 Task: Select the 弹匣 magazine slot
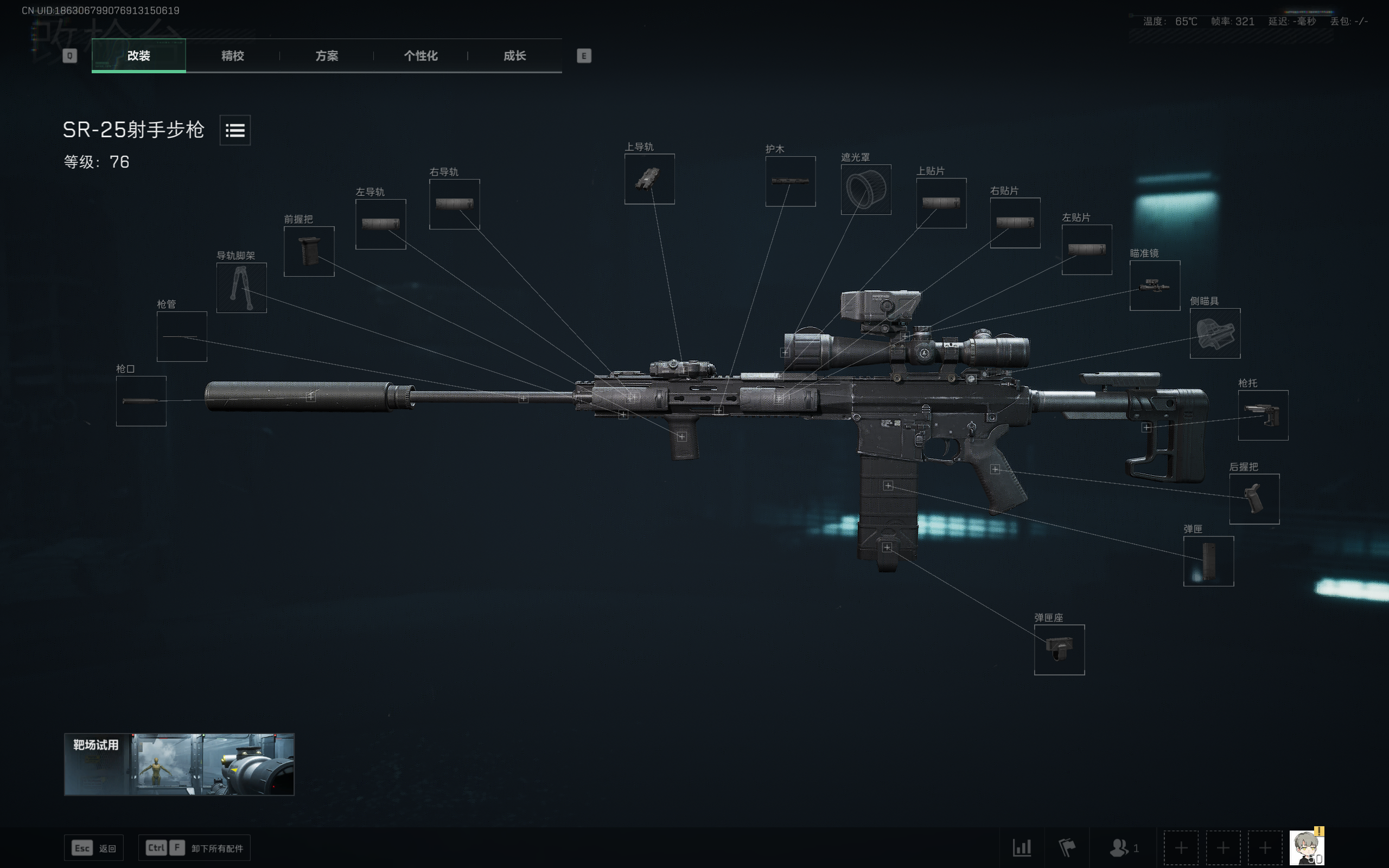coord(1208,561)
